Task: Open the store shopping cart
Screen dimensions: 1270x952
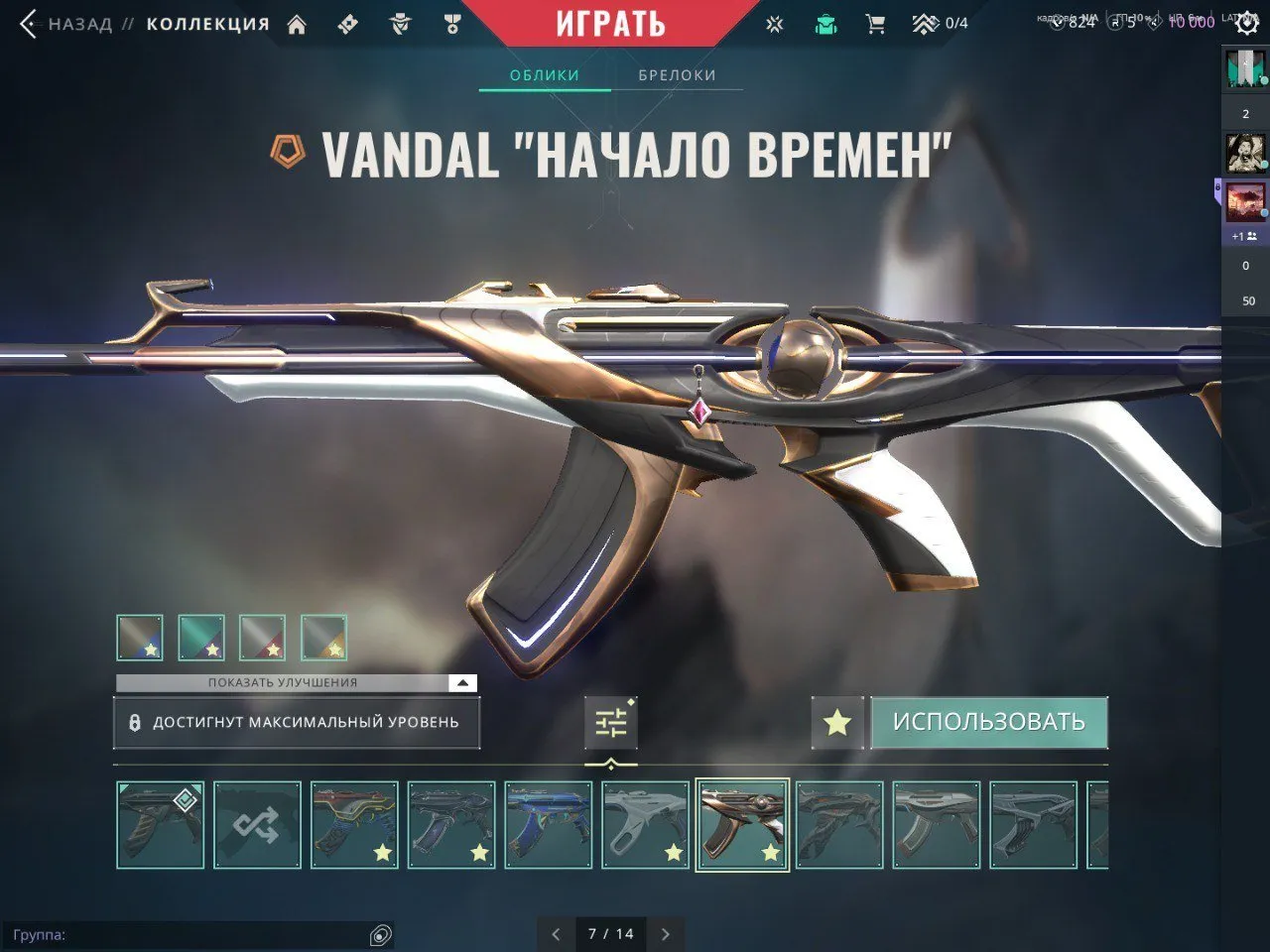Action: pos(873,23)
